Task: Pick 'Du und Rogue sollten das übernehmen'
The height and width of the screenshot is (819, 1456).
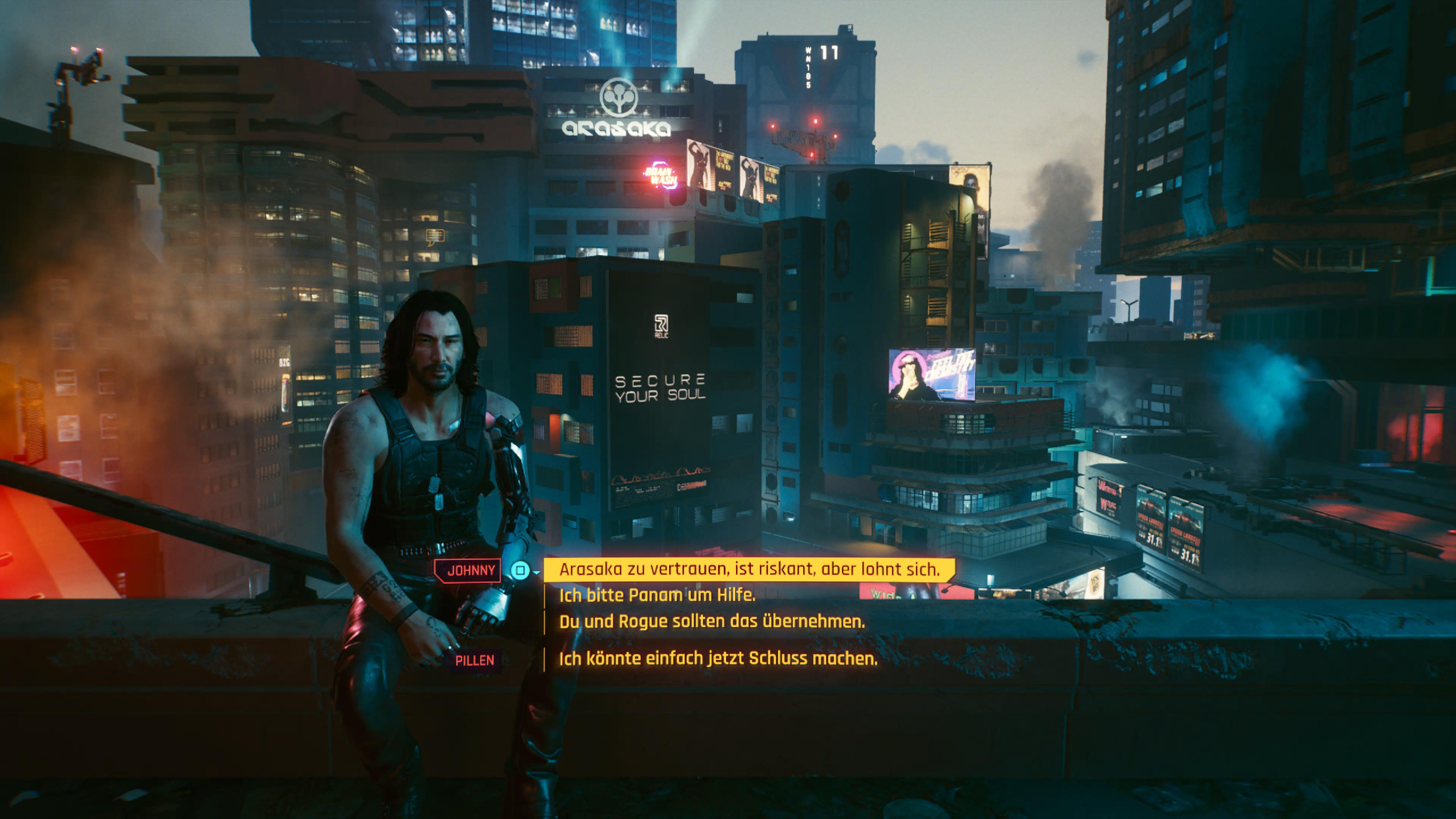Action: coord(712,622)
